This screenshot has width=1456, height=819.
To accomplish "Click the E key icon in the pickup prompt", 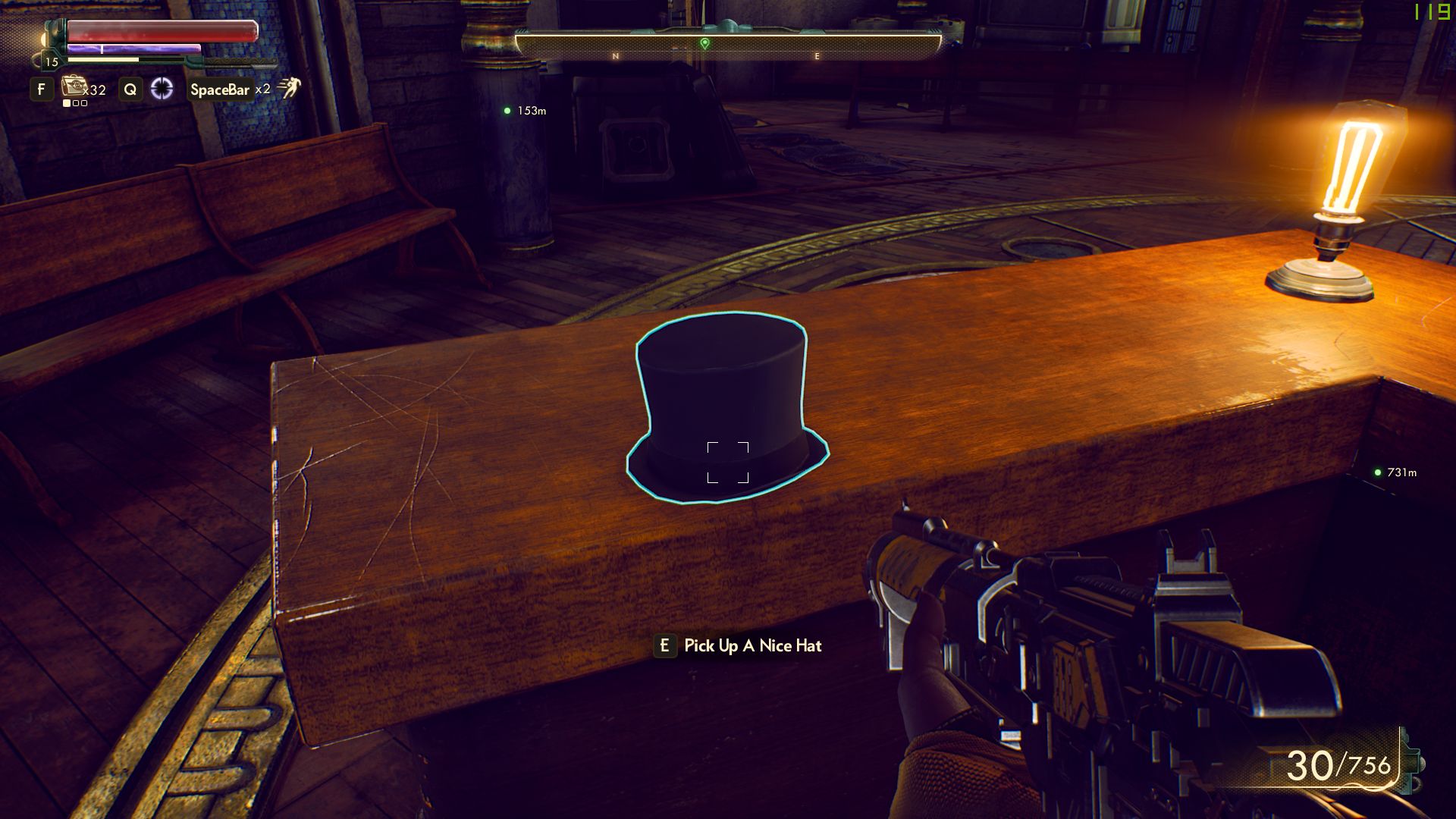I will click(x=665, y=646).
